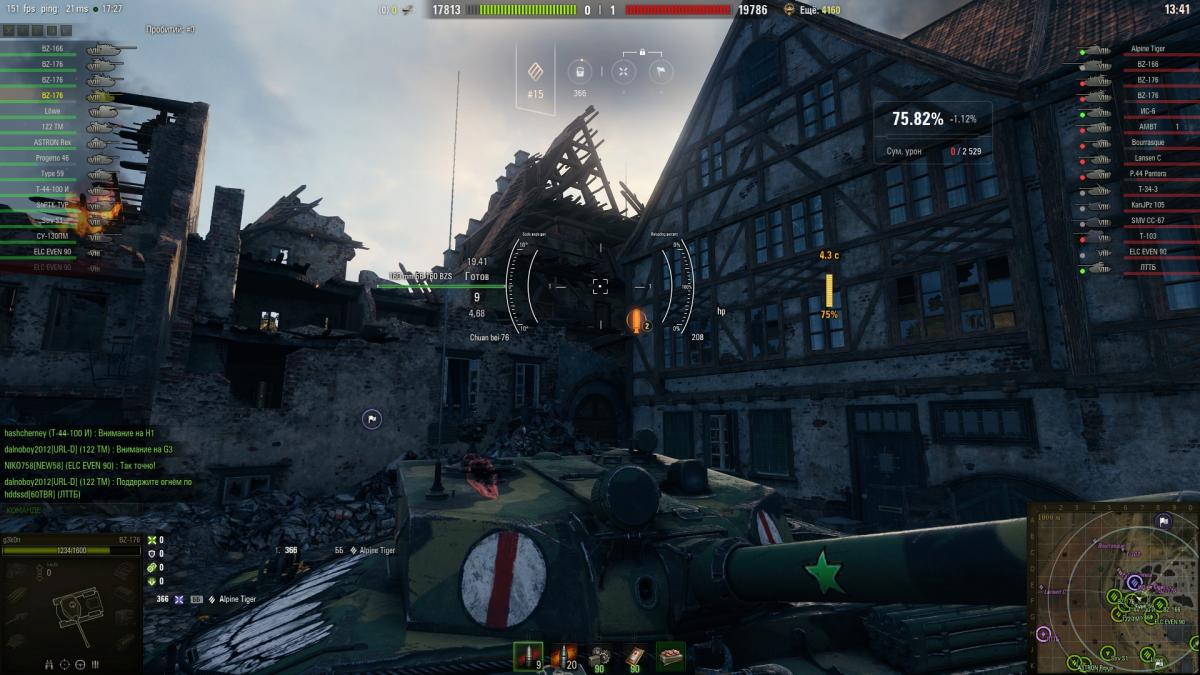Use the repair kit consumable with gears
This screenshot has height=675, width=1200.
coord(600,656)
